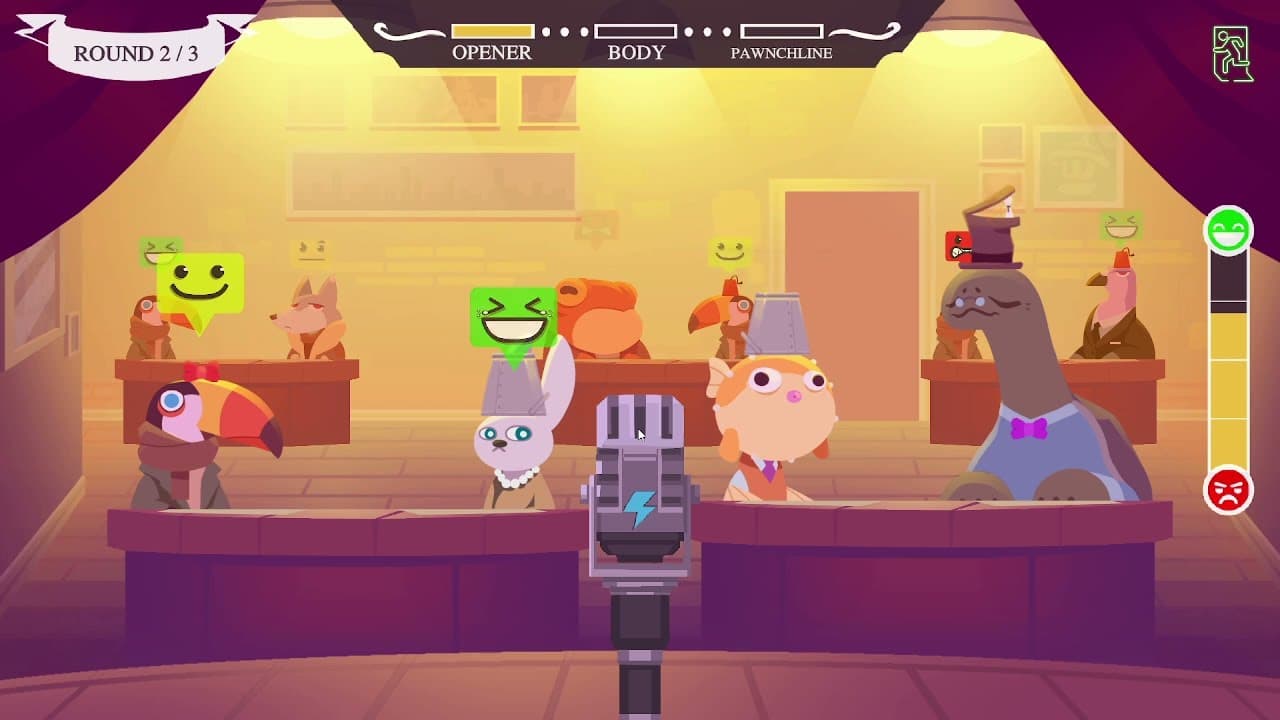Click the laughing emoji above the rabbit
Image resolution: width=1280 pixels, height=720 pixels.
pos(512,311)
